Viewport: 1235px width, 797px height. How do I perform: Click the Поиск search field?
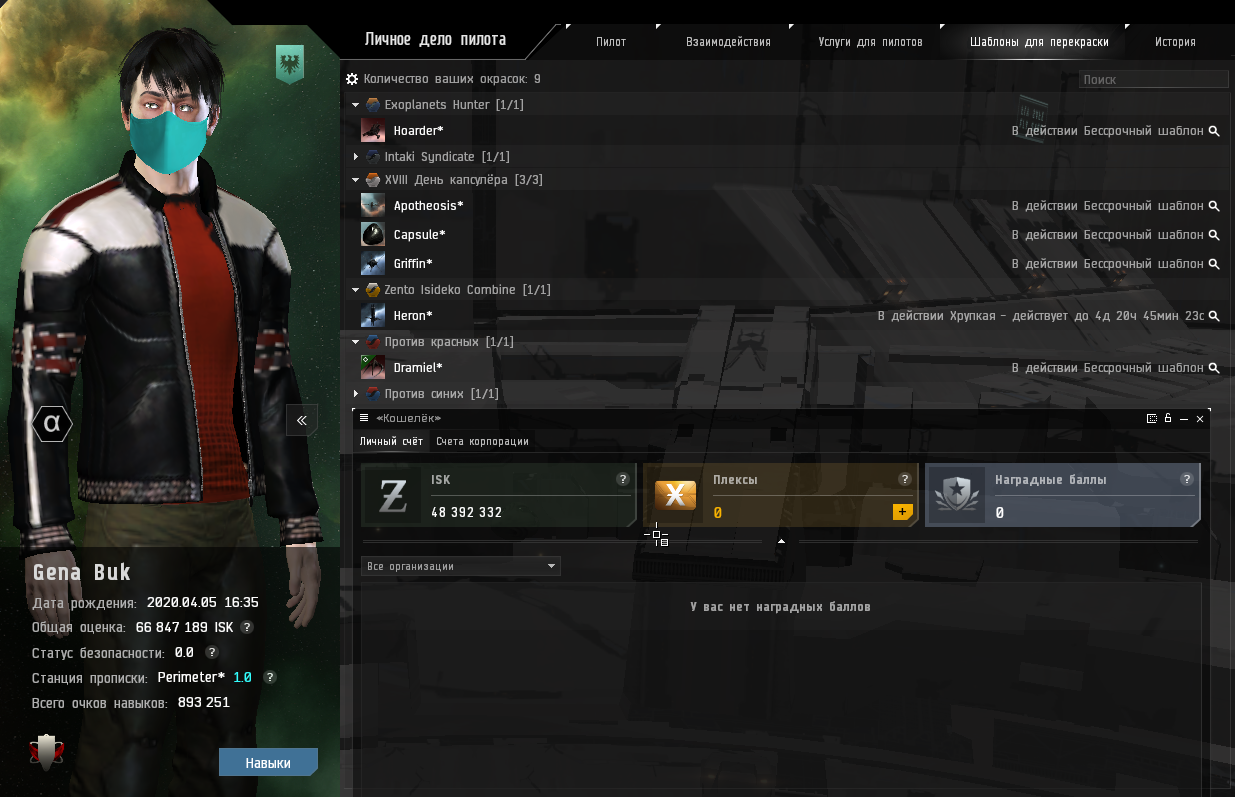coord(1153,79)
